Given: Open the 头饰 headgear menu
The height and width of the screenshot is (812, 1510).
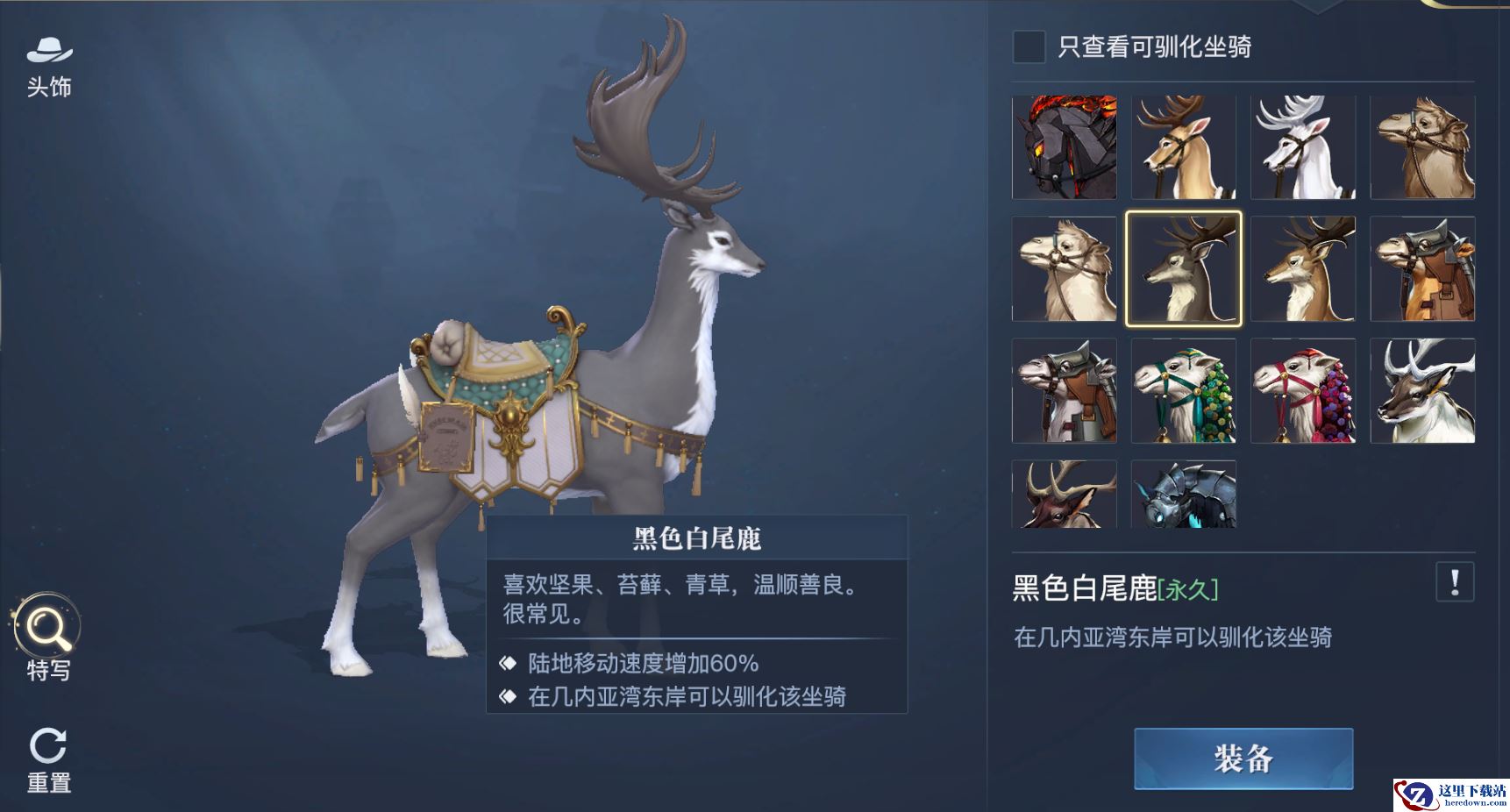Looking at the screenshot, I should [x=49, y=66].
